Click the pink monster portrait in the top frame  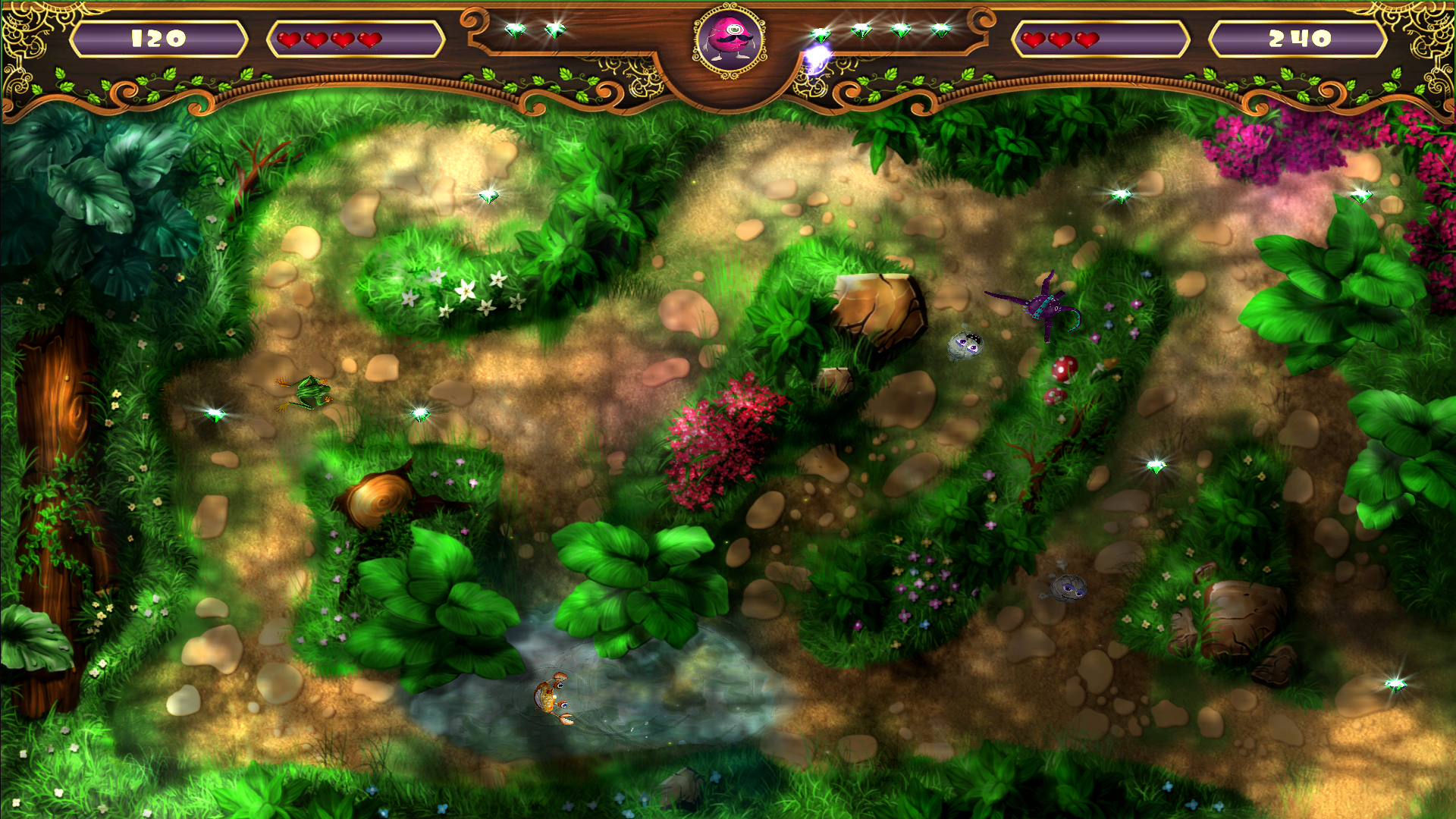[x=728, y=38]
